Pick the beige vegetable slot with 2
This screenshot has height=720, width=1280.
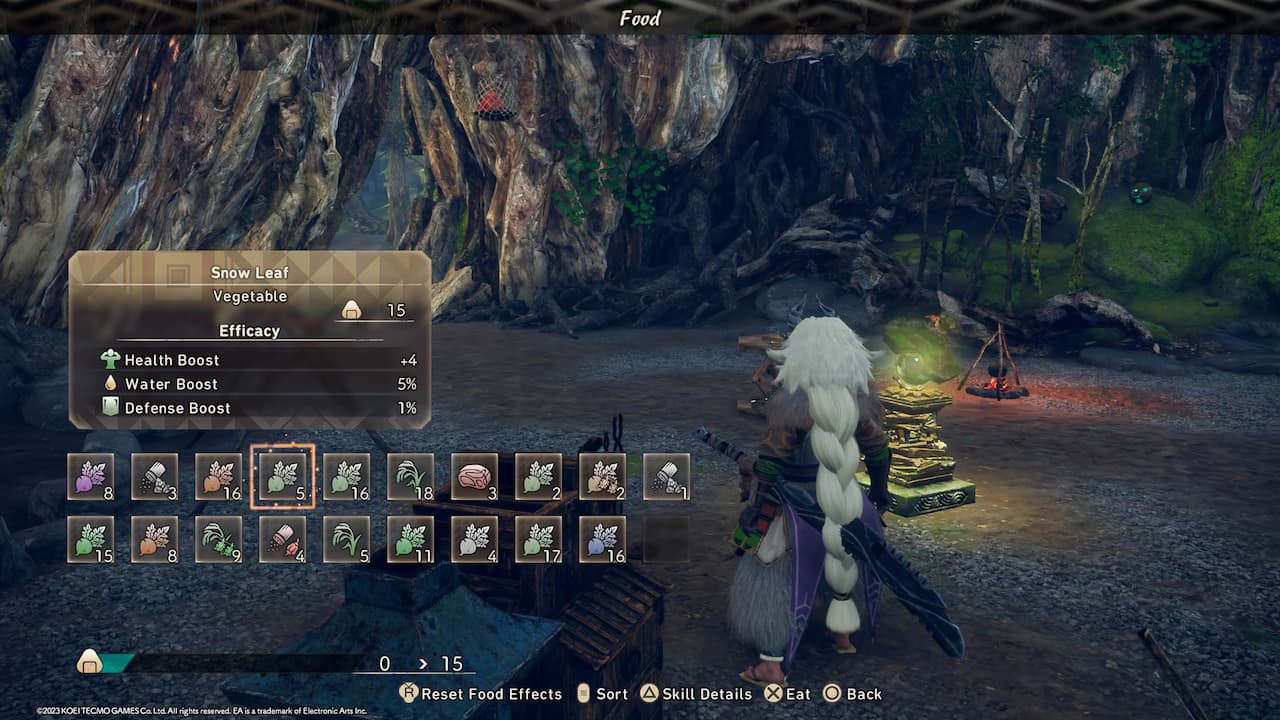(x=603, y=476)
